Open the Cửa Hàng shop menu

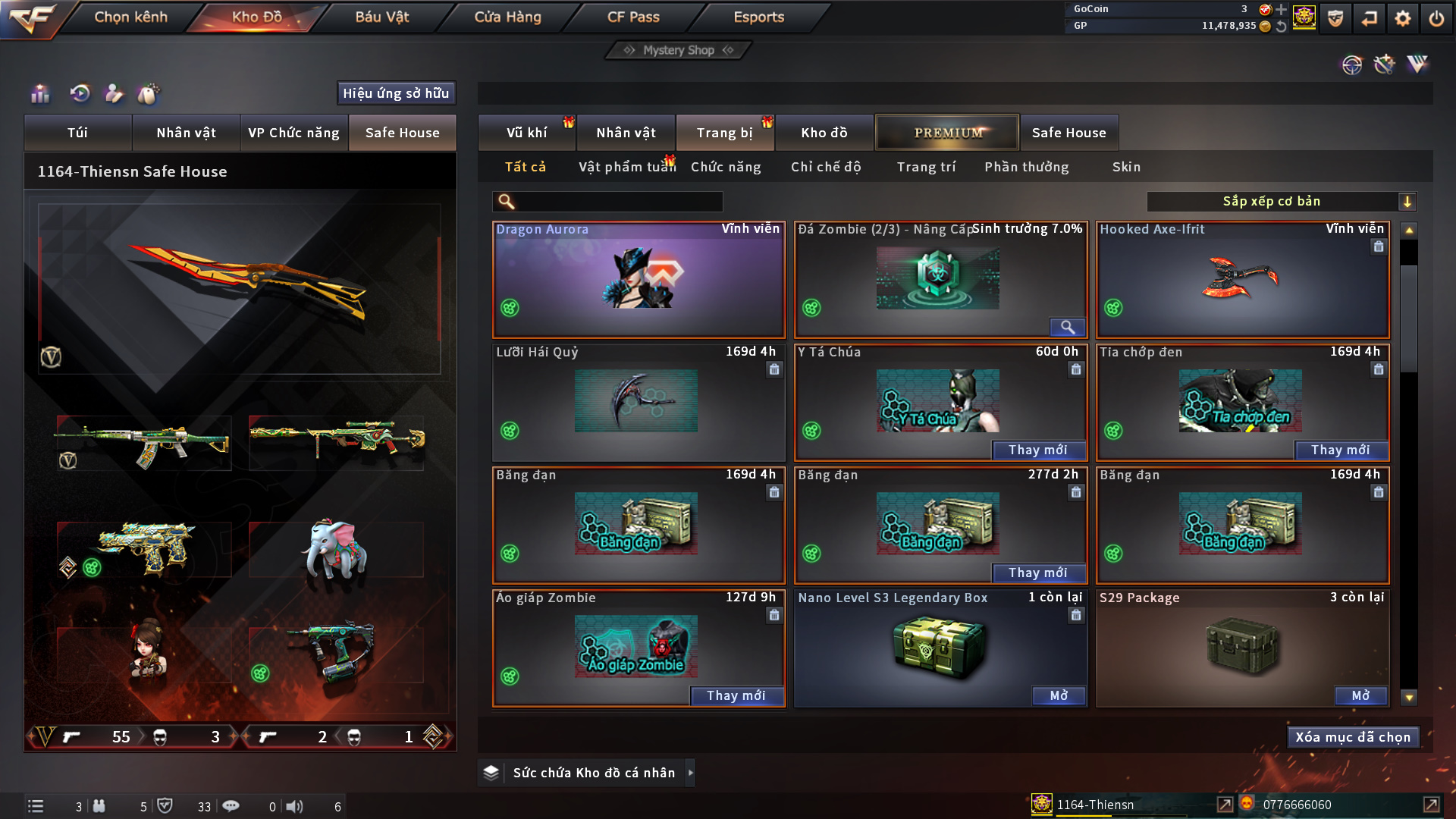pos(507,17)
